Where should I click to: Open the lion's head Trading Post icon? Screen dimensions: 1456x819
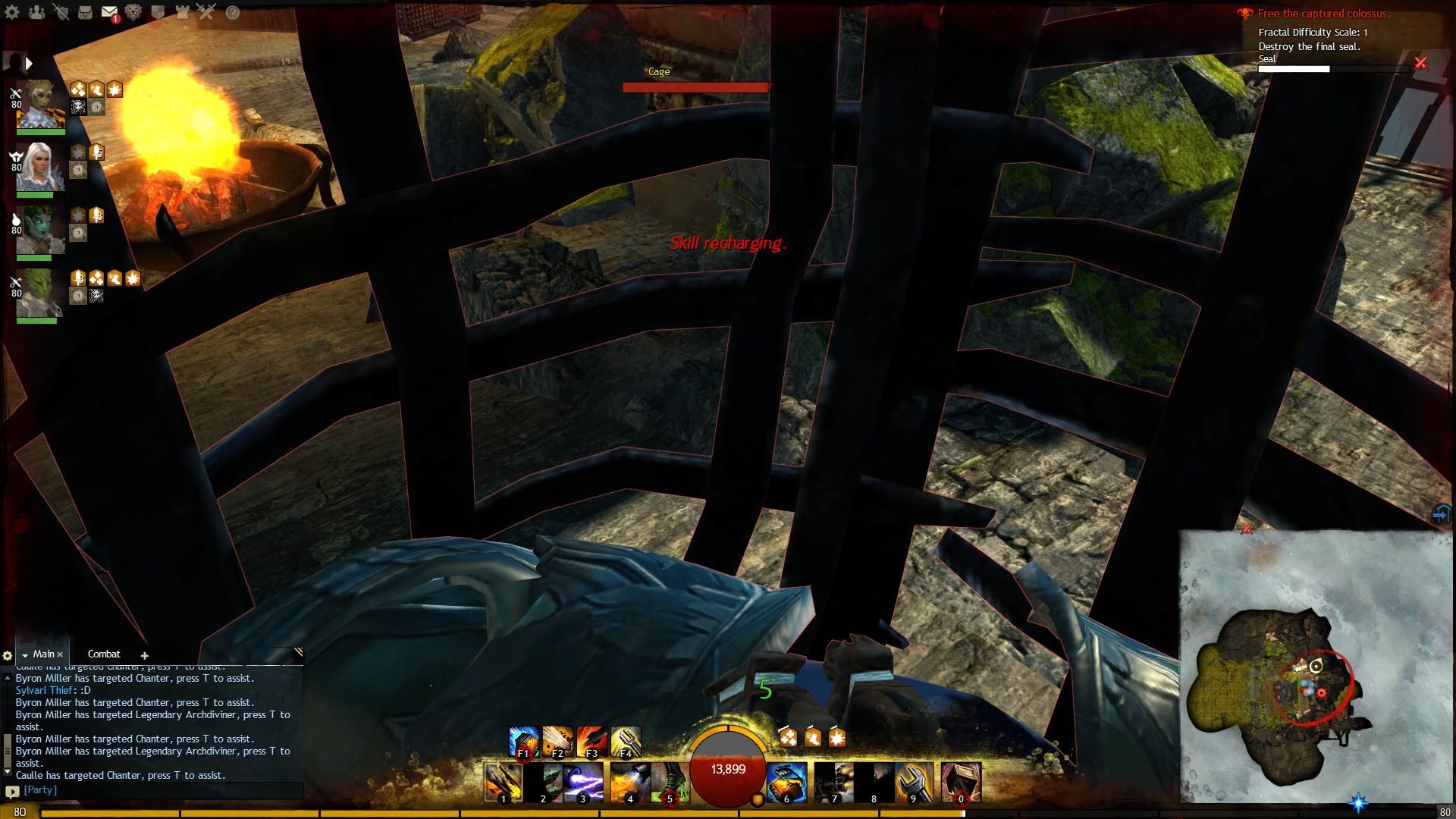tap(133, 12)
